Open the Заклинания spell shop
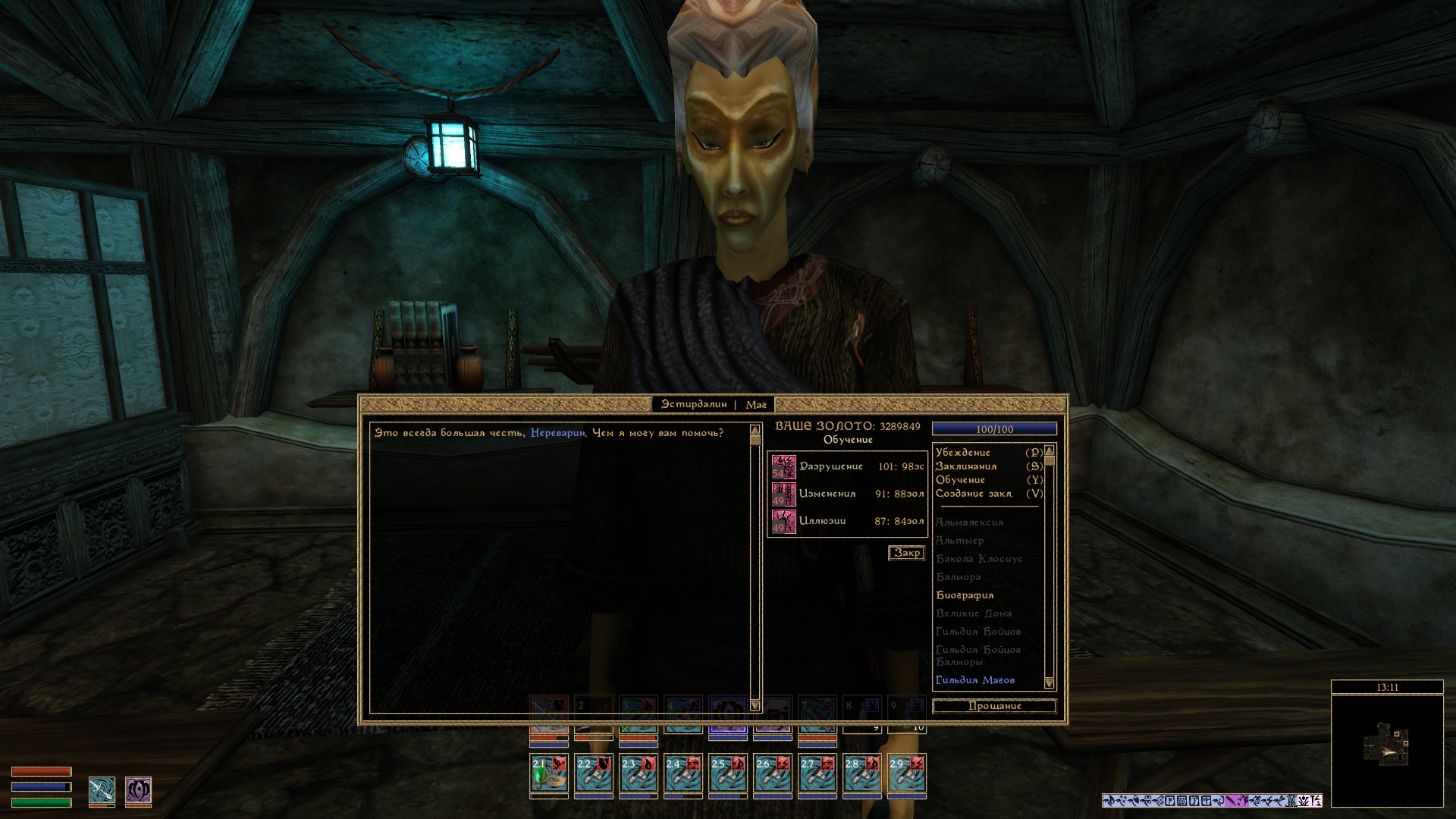Image resolution: width=1456 pixels, height=819 pixels. coord(966,466)
